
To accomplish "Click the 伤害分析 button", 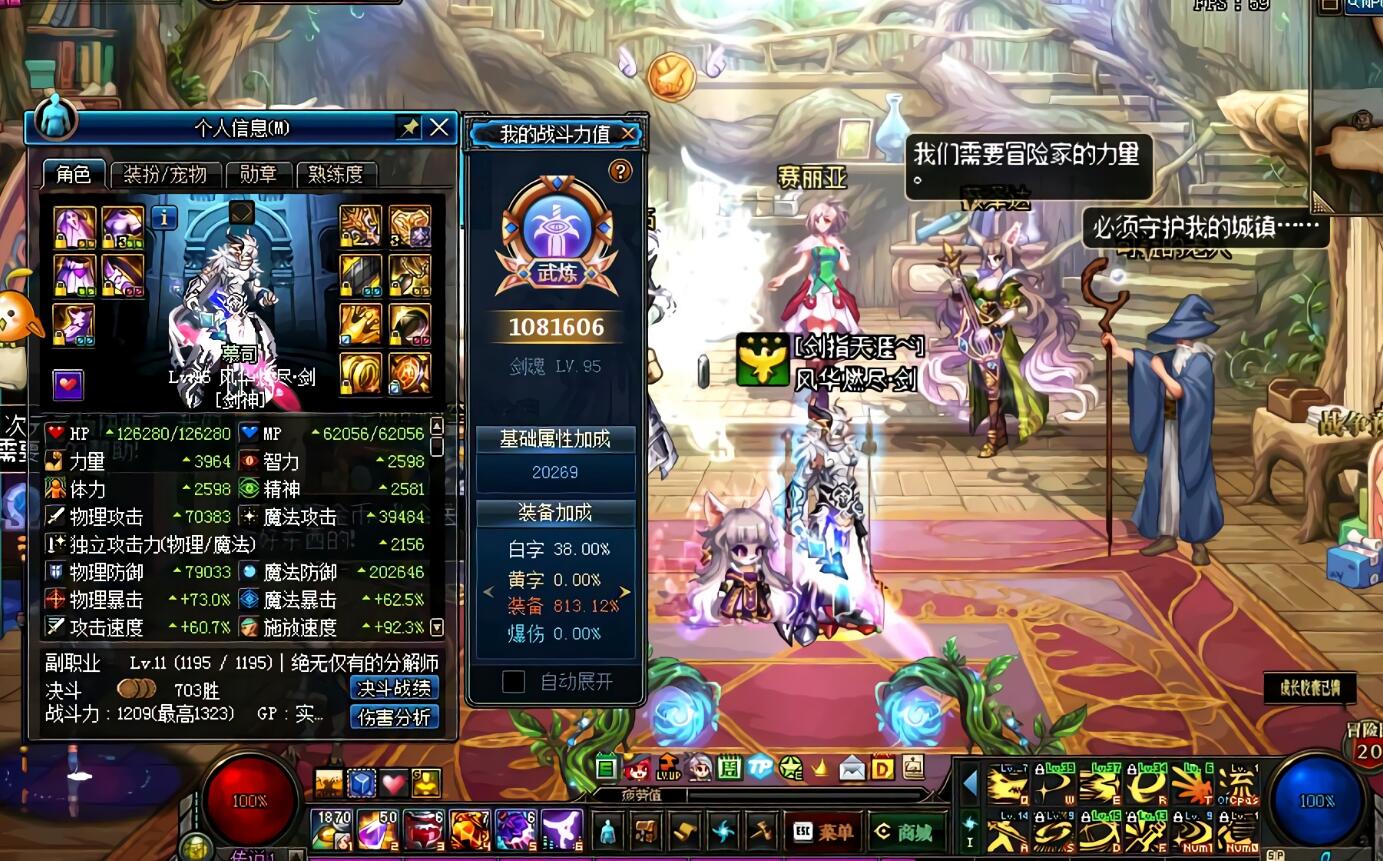I will click(396, 718).
